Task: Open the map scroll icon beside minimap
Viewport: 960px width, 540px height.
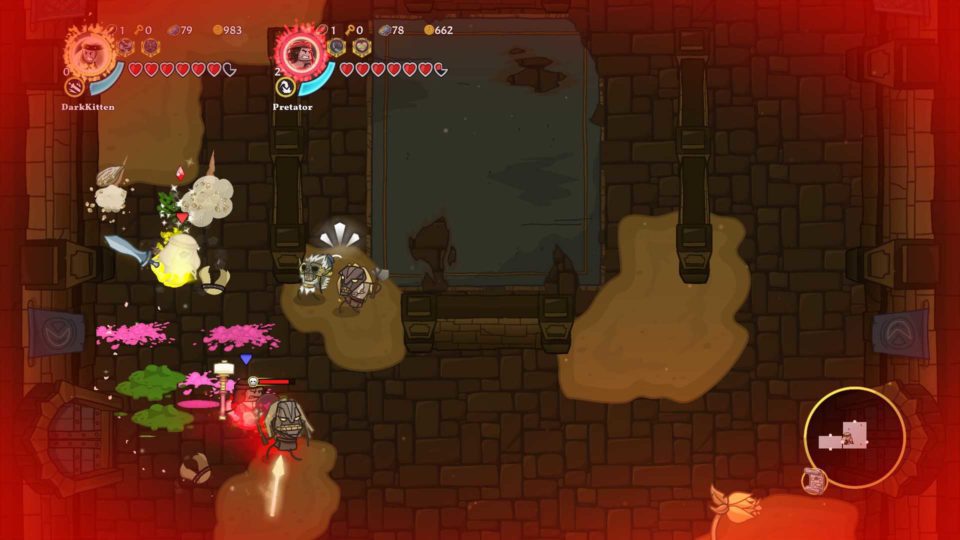Action: click(815, 481)
